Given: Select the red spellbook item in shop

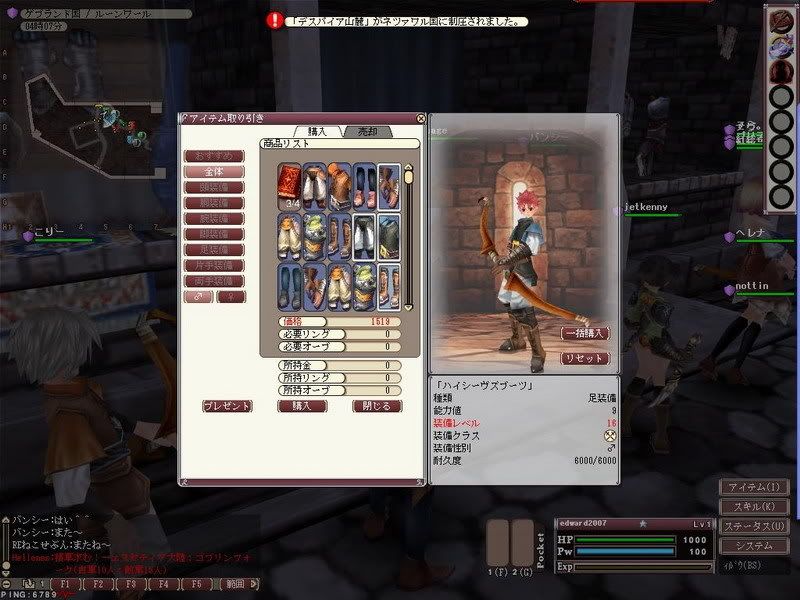Looking at the screenshot, I should [289, 185].
